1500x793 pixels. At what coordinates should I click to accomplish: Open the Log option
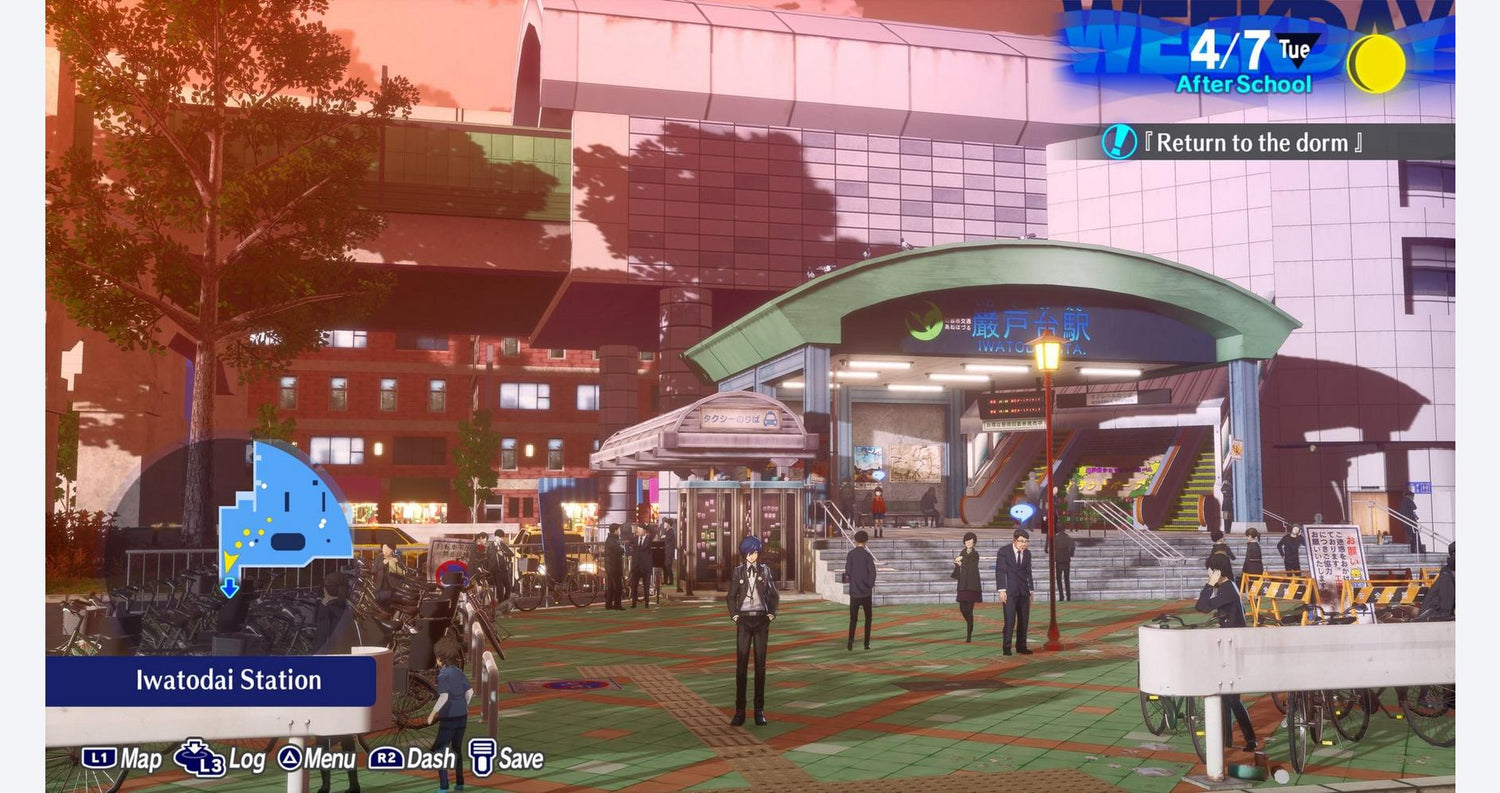pos(220,759)
